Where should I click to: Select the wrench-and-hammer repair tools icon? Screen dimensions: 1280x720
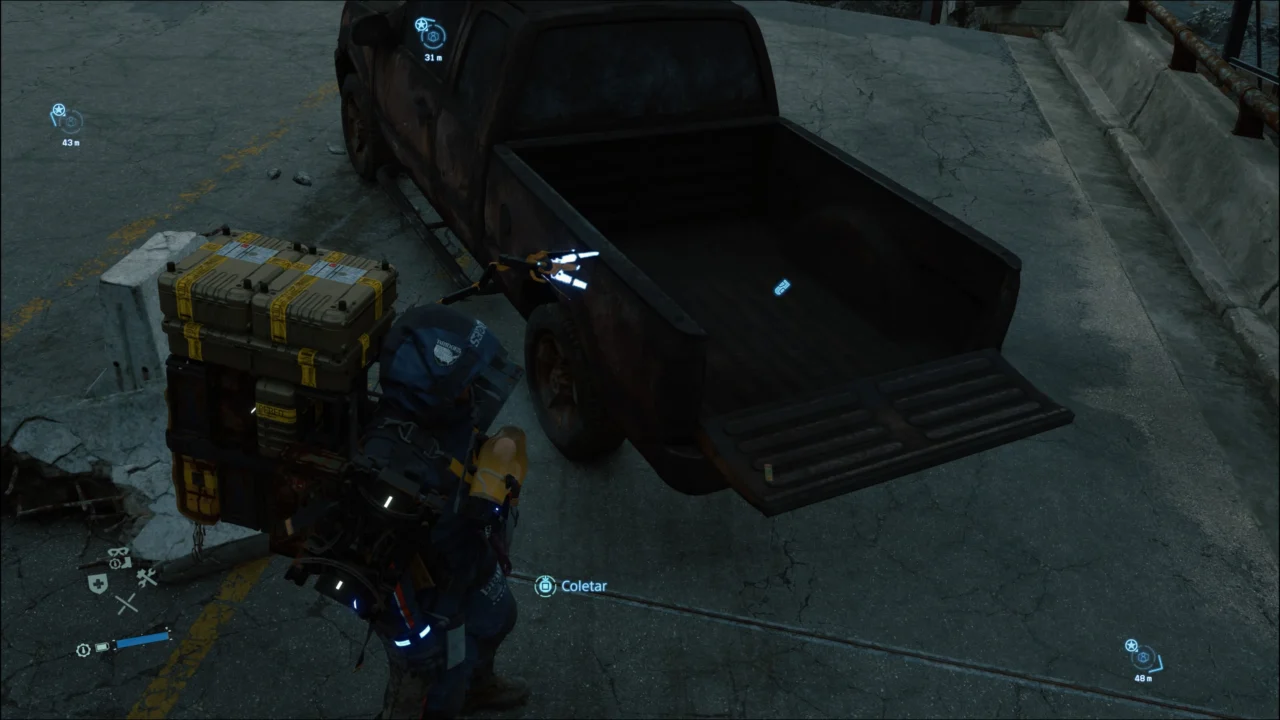(x=147, y=579)
